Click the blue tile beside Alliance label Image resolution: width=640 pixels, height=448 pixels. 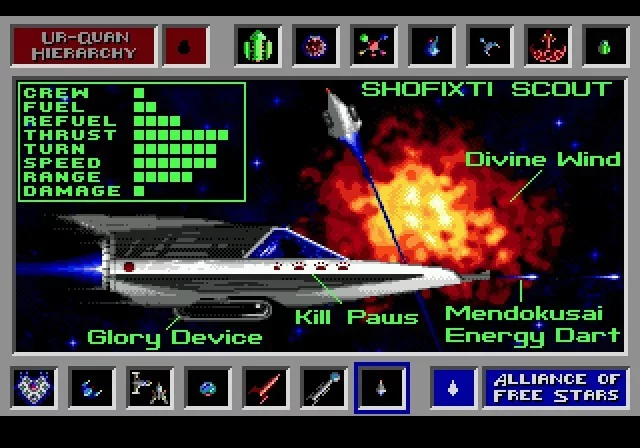tap(453, 386)
